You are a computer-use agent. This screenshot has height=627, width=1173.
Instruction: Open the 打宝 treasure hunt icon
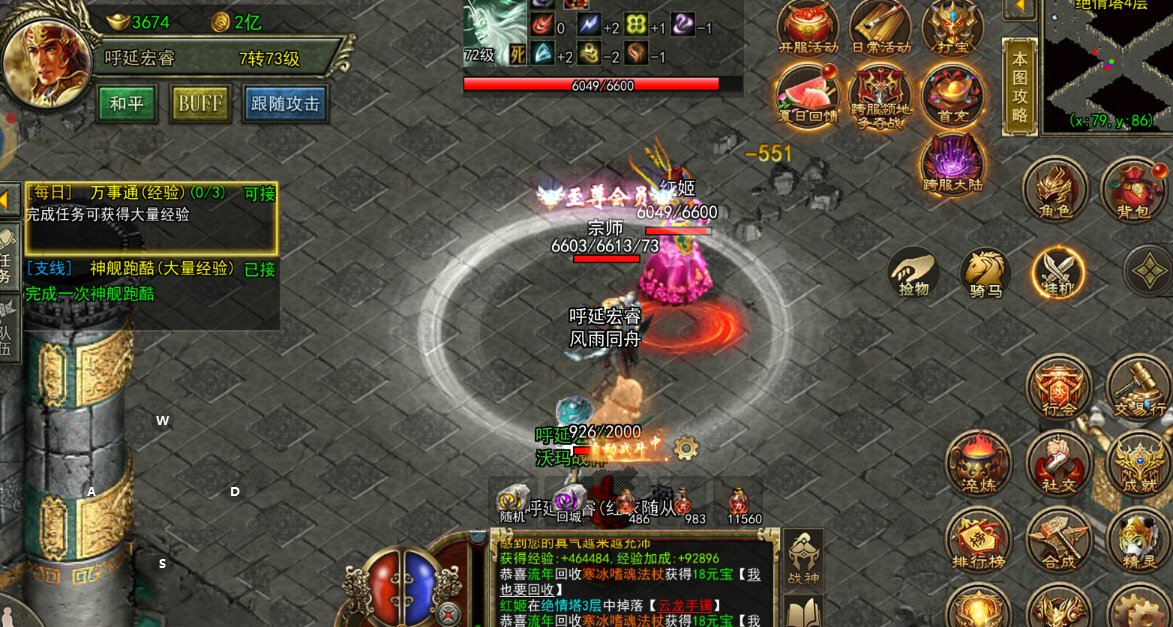(951, 27)
